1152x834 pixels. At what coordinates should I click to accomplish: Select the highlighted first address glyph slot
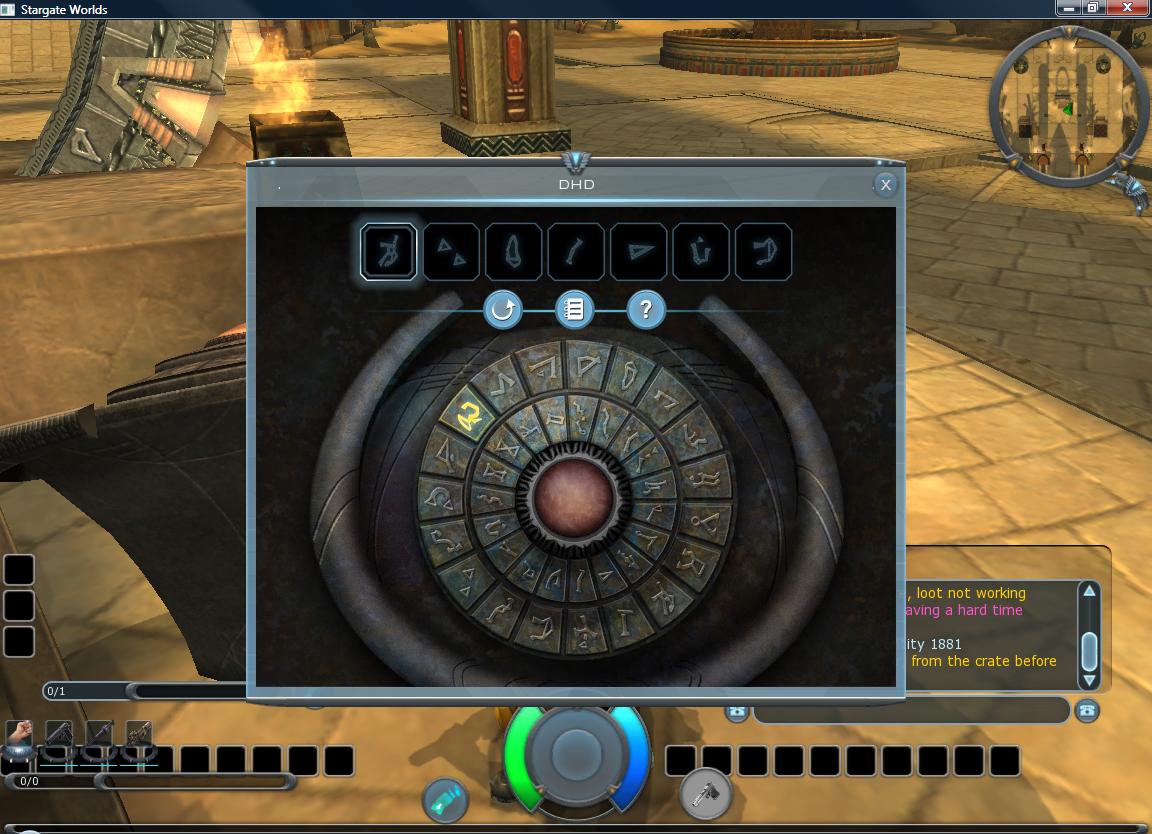coord(389,252)
